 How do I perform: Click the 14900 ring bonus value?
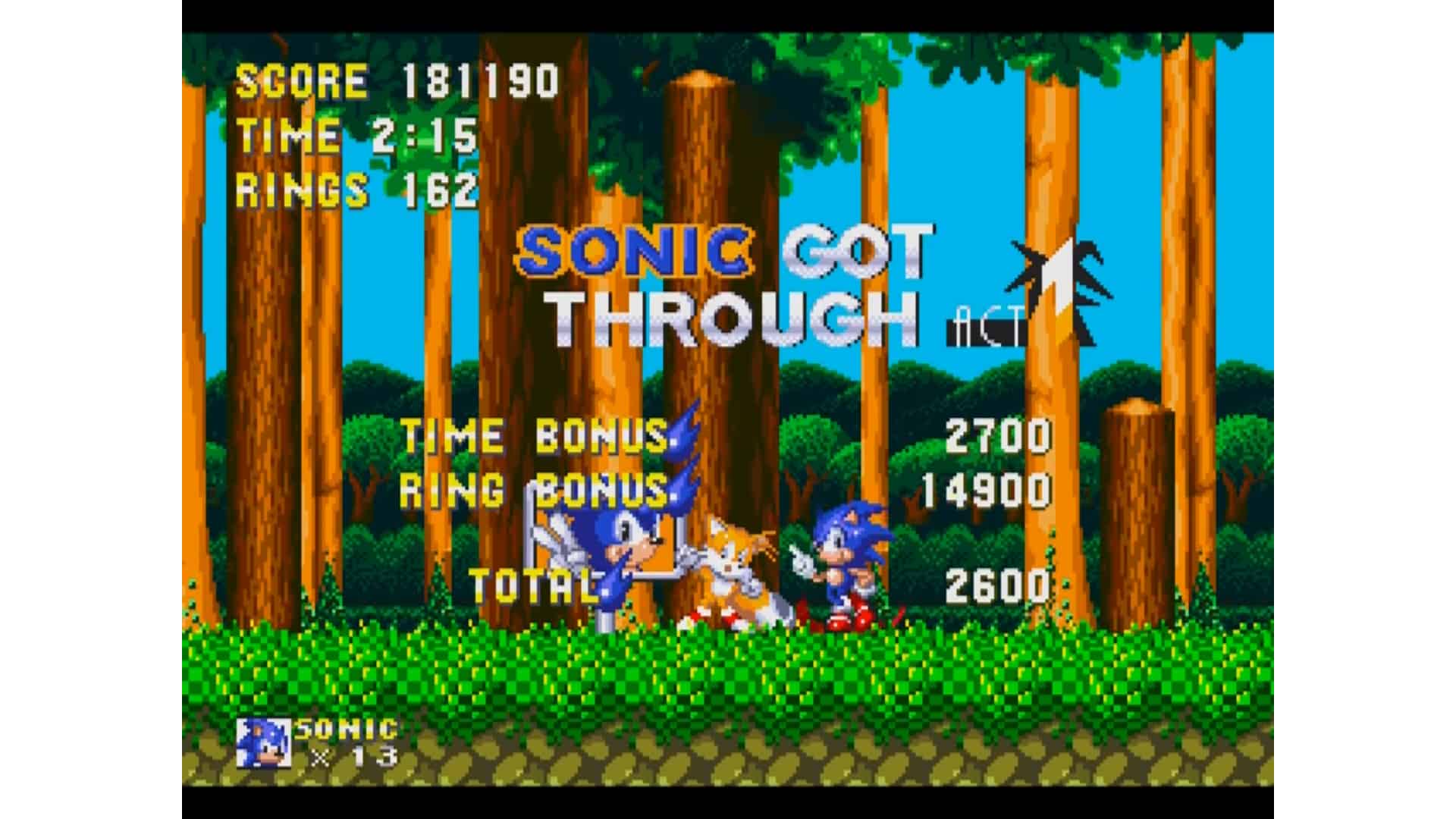point(986,491)
